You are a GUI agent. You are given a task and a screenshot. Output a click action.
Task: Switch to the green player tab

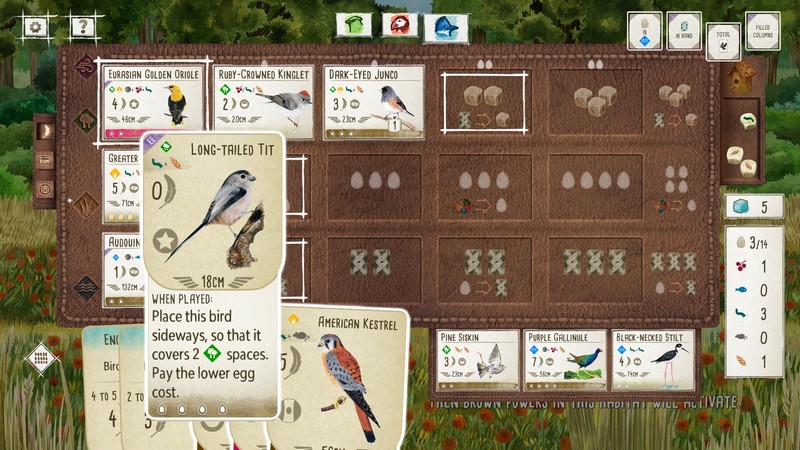click(x=353, y=25)
